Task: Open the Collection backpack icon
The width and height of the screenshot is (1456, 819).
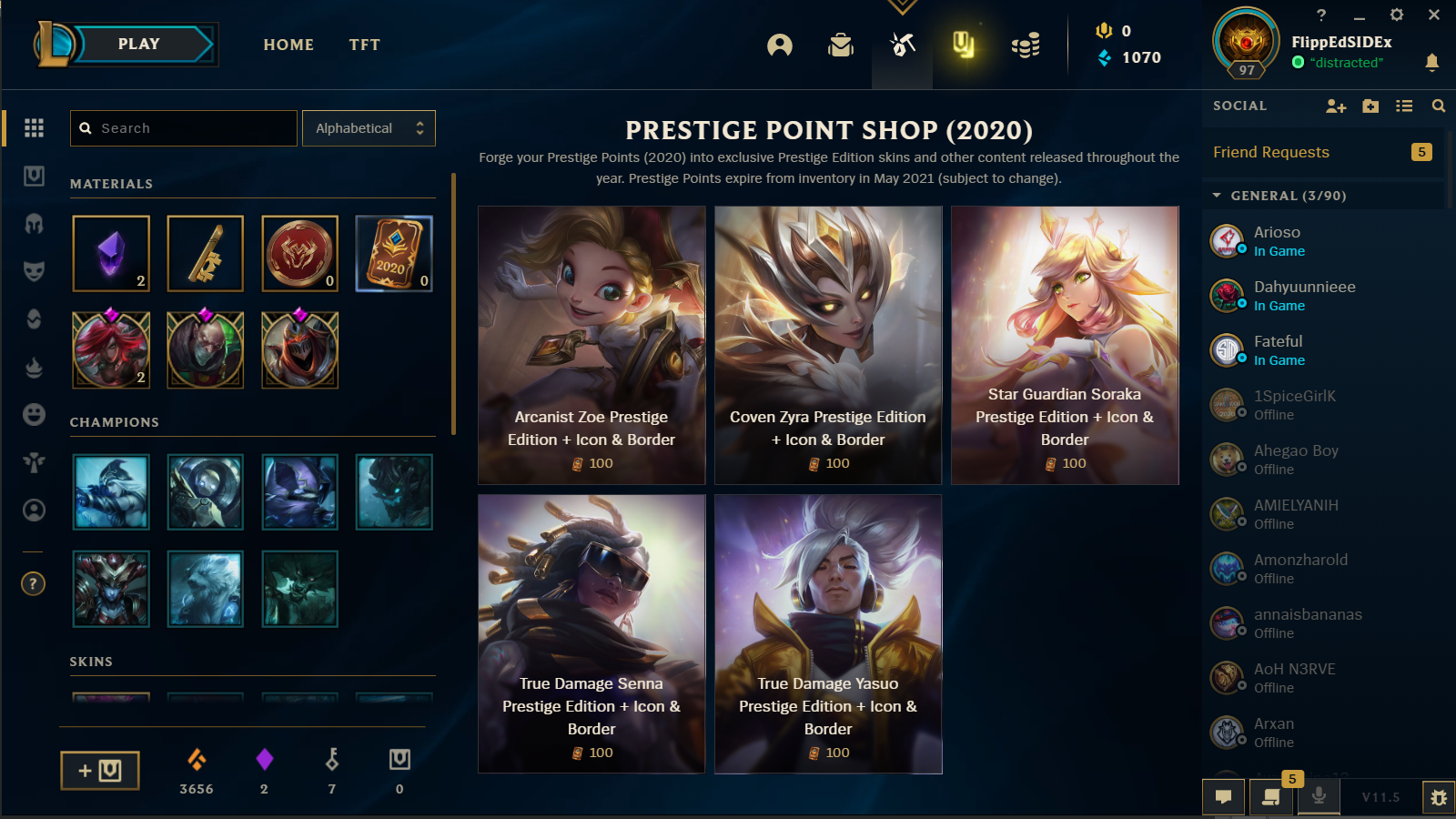Action: pos(841,45)
